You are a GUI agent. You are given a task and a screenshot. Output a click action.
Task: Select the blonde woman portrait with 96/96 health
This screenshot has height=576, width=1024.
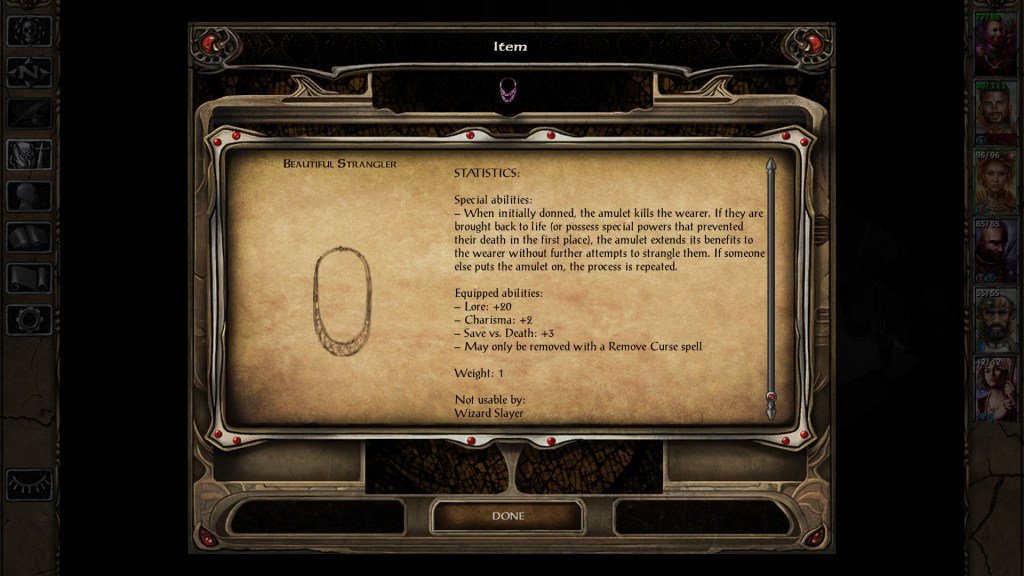995,182
